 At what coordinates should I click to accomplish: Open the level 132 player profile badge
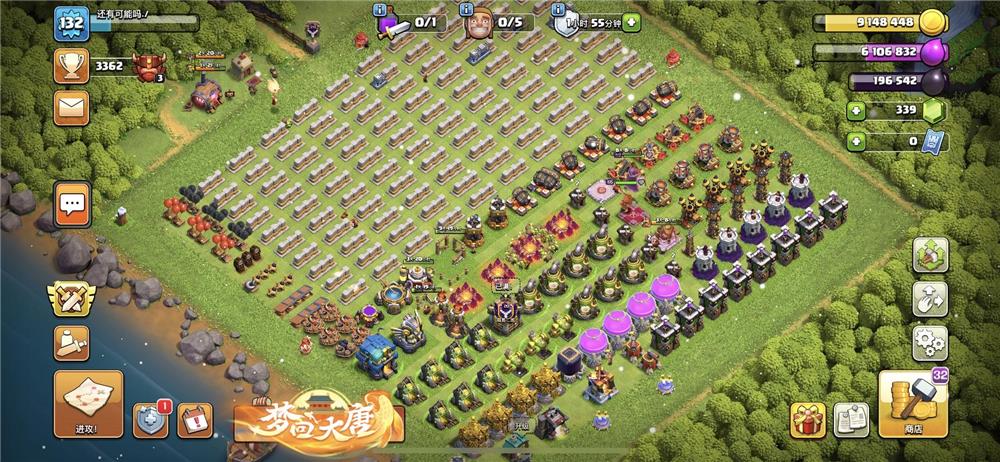click(71, 22)
